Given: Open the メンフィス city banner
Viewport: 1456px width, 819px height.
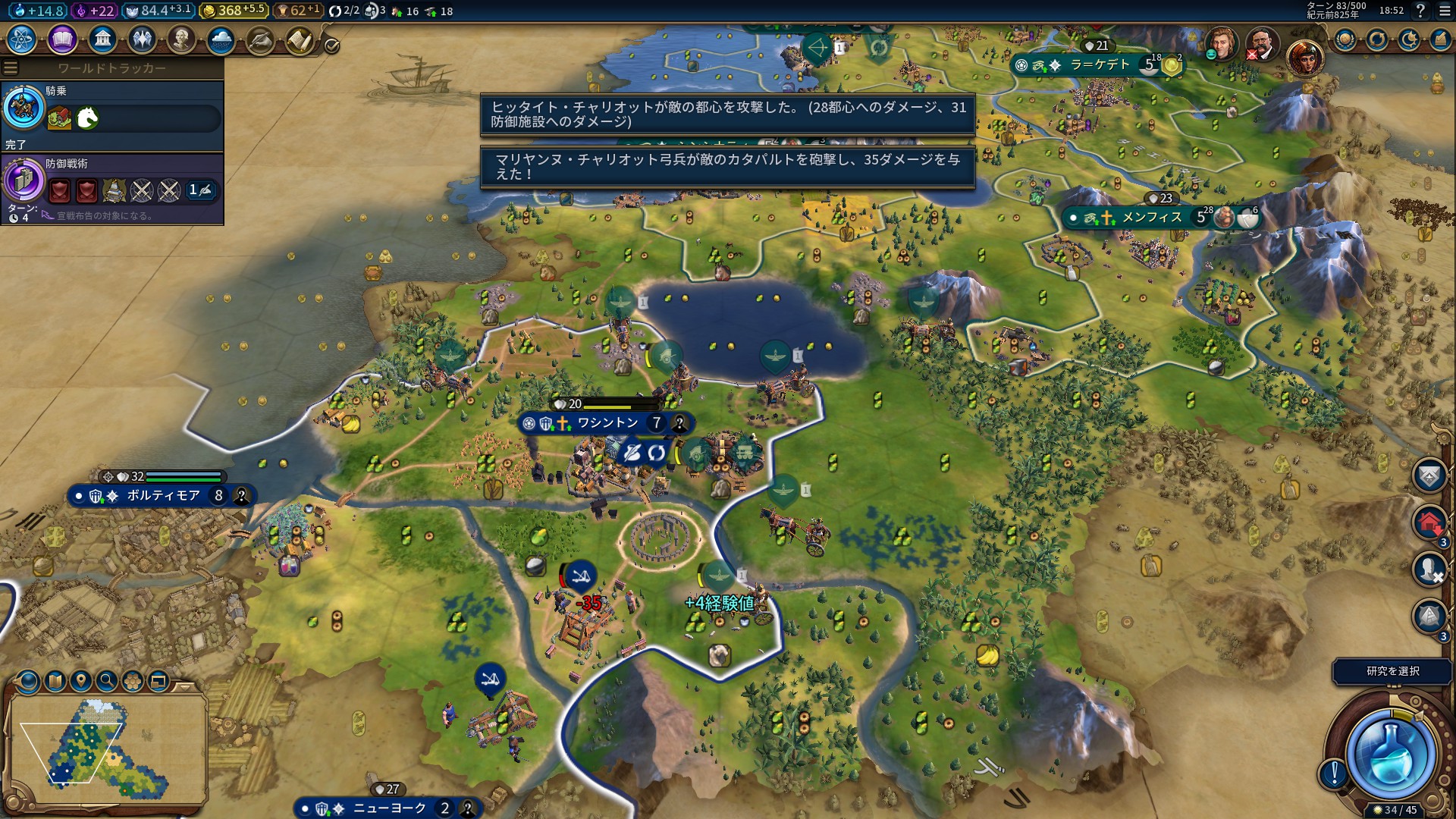Looking at the screenshot, I should (1151, 218).
